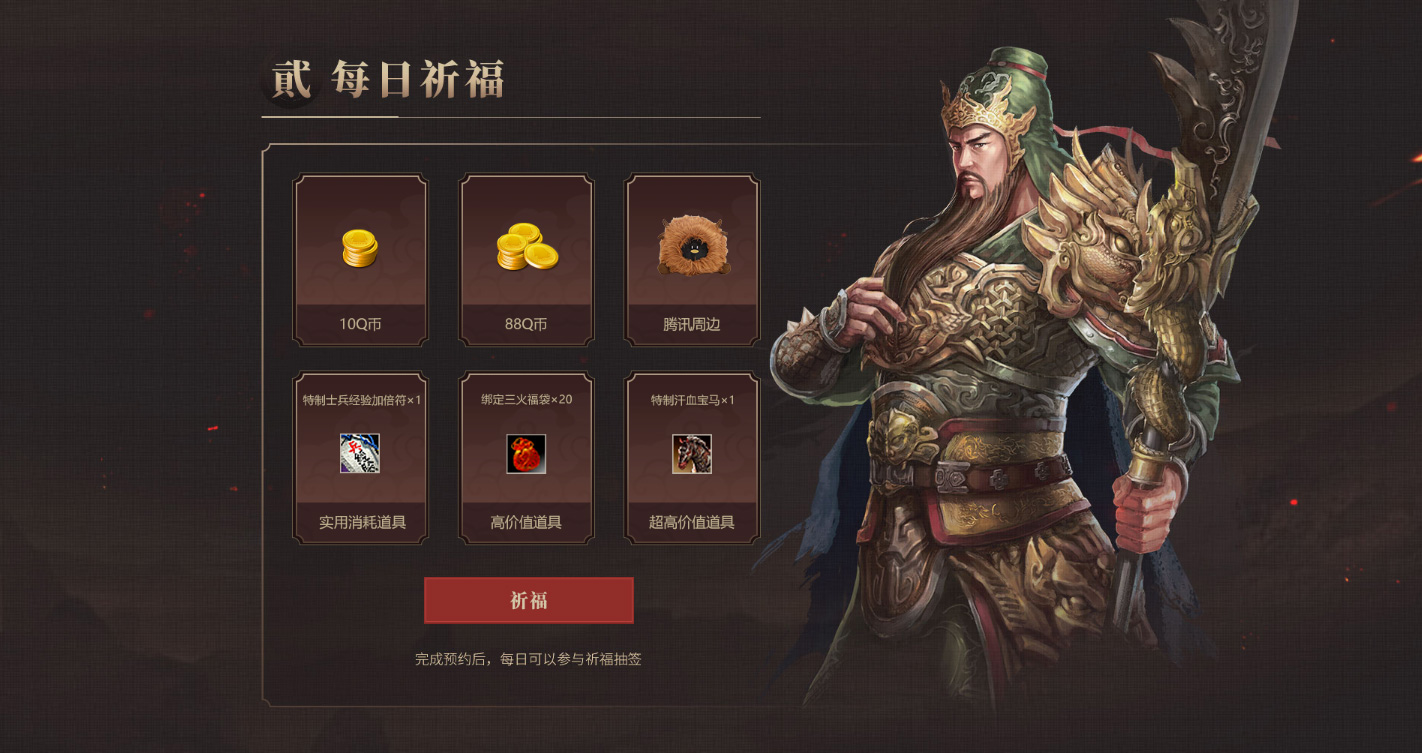1422x753 pixels.
Task: Click the 超高价值道具 label text
Action: (x=693, y=522)
